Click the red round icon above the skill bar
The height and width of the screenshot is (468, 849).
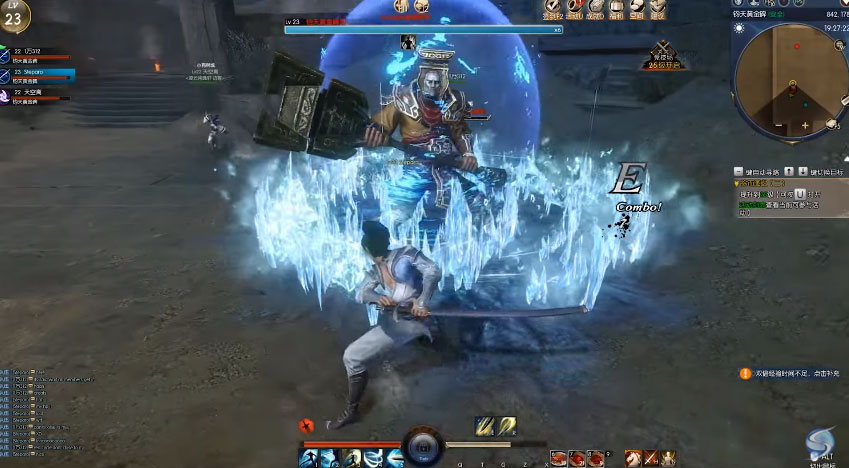pos(310,426)
